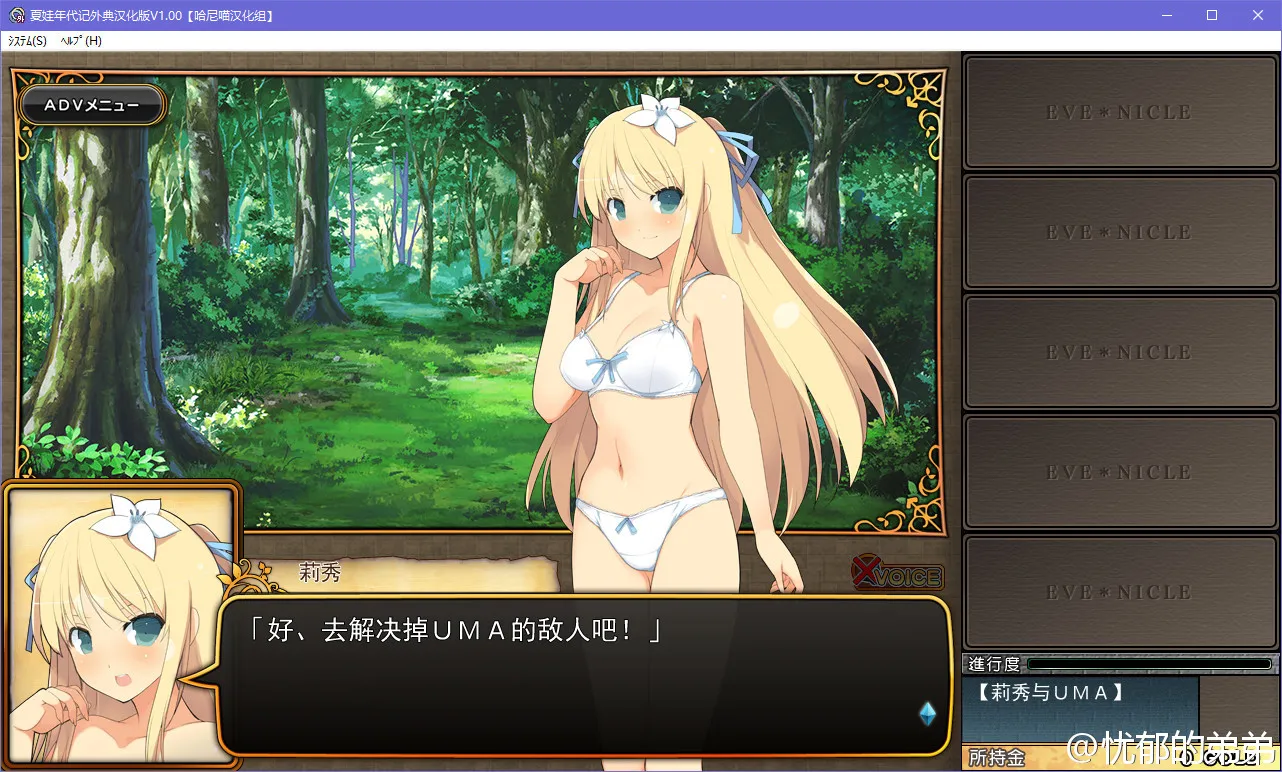Close the game window
Viewport: 1282px width, 772px height.
coord(1258,15)
